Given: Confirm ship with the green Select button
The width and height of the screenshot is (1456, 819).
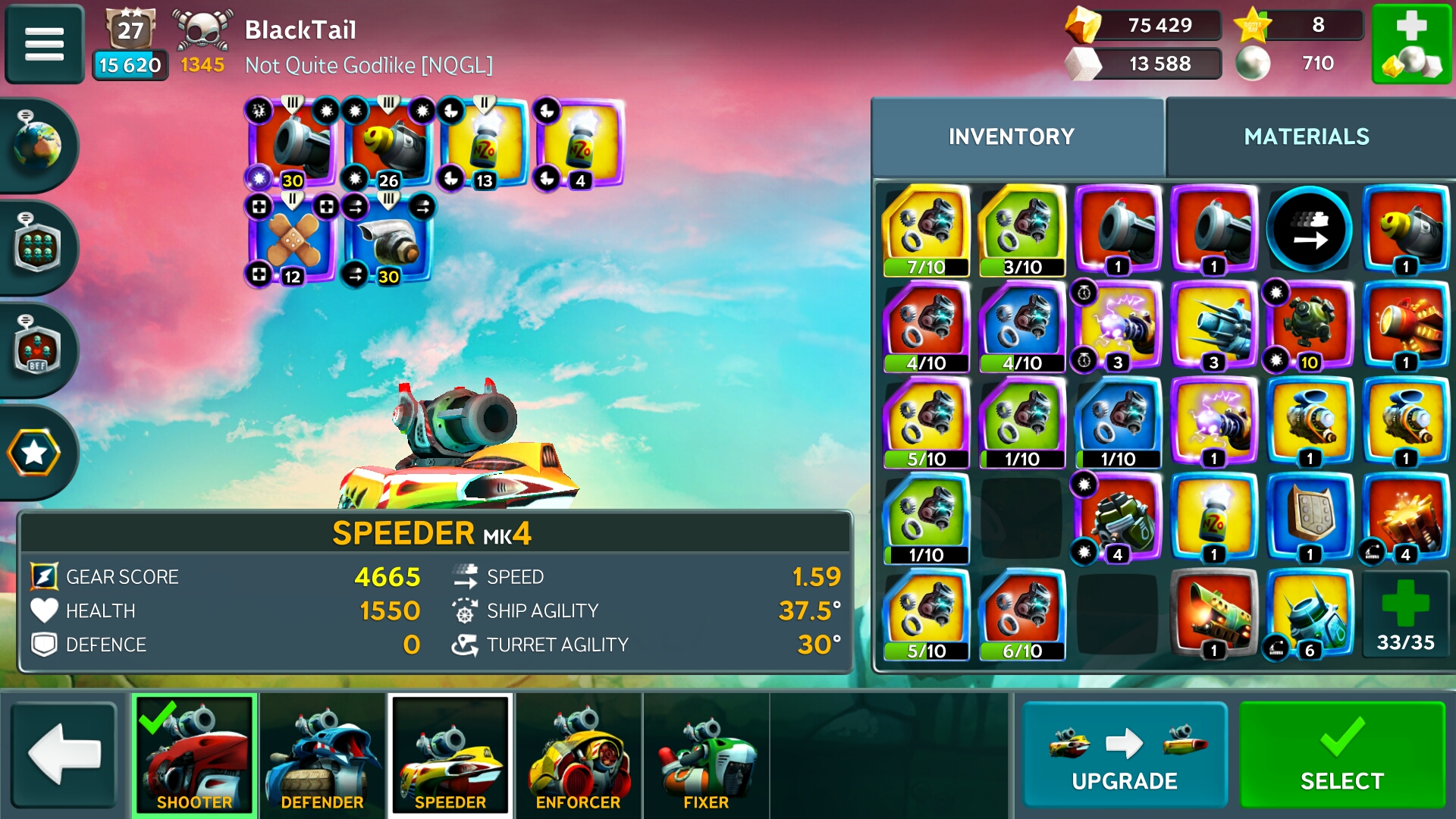Looking at the screenshot, I should click(x=1341, y=755).
